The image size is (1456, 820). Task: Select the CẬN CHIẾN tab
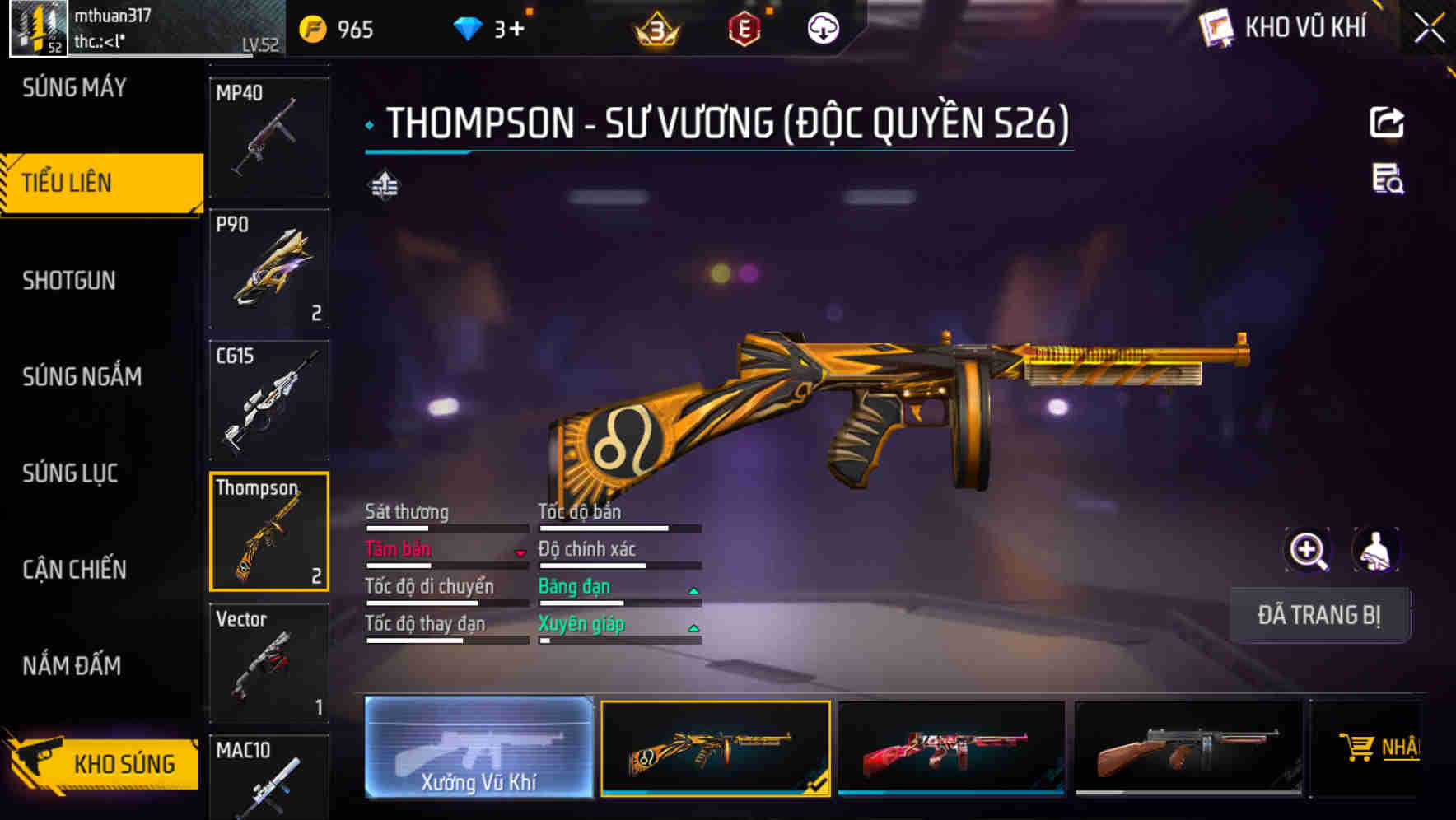(x=74, y=569)
